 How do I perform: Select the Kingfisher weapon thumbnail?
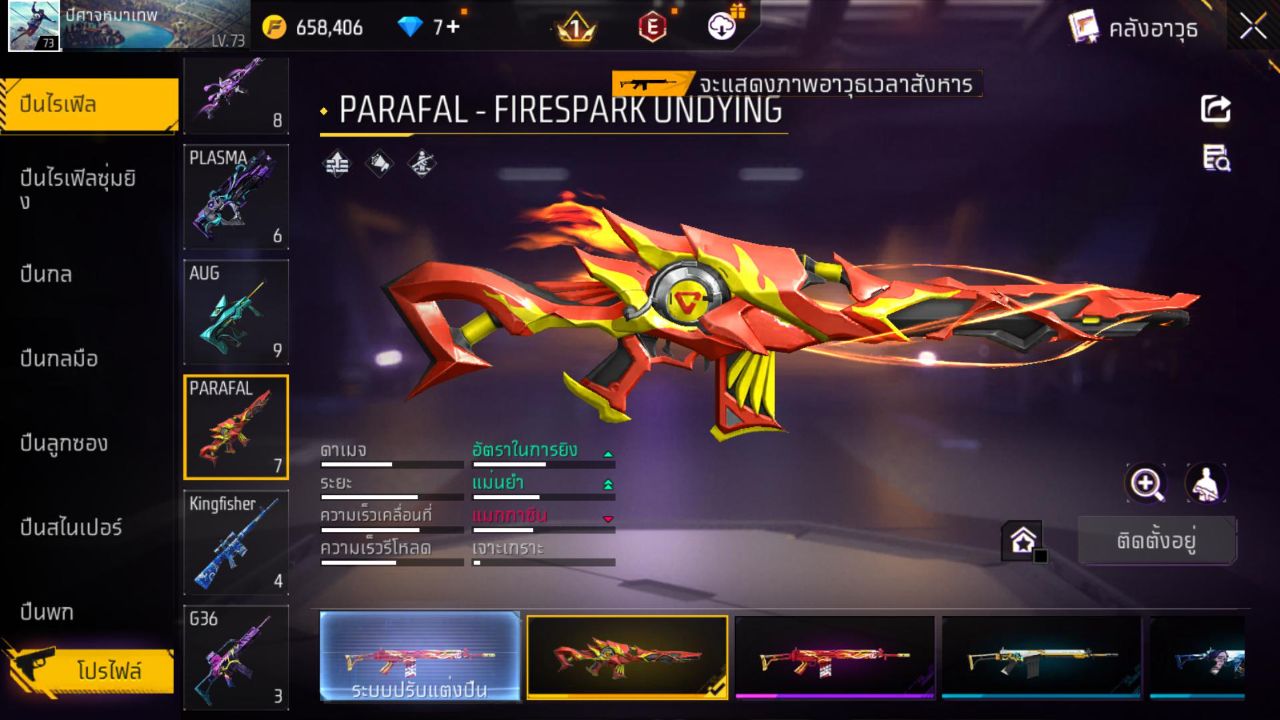[x=236, y=541]
